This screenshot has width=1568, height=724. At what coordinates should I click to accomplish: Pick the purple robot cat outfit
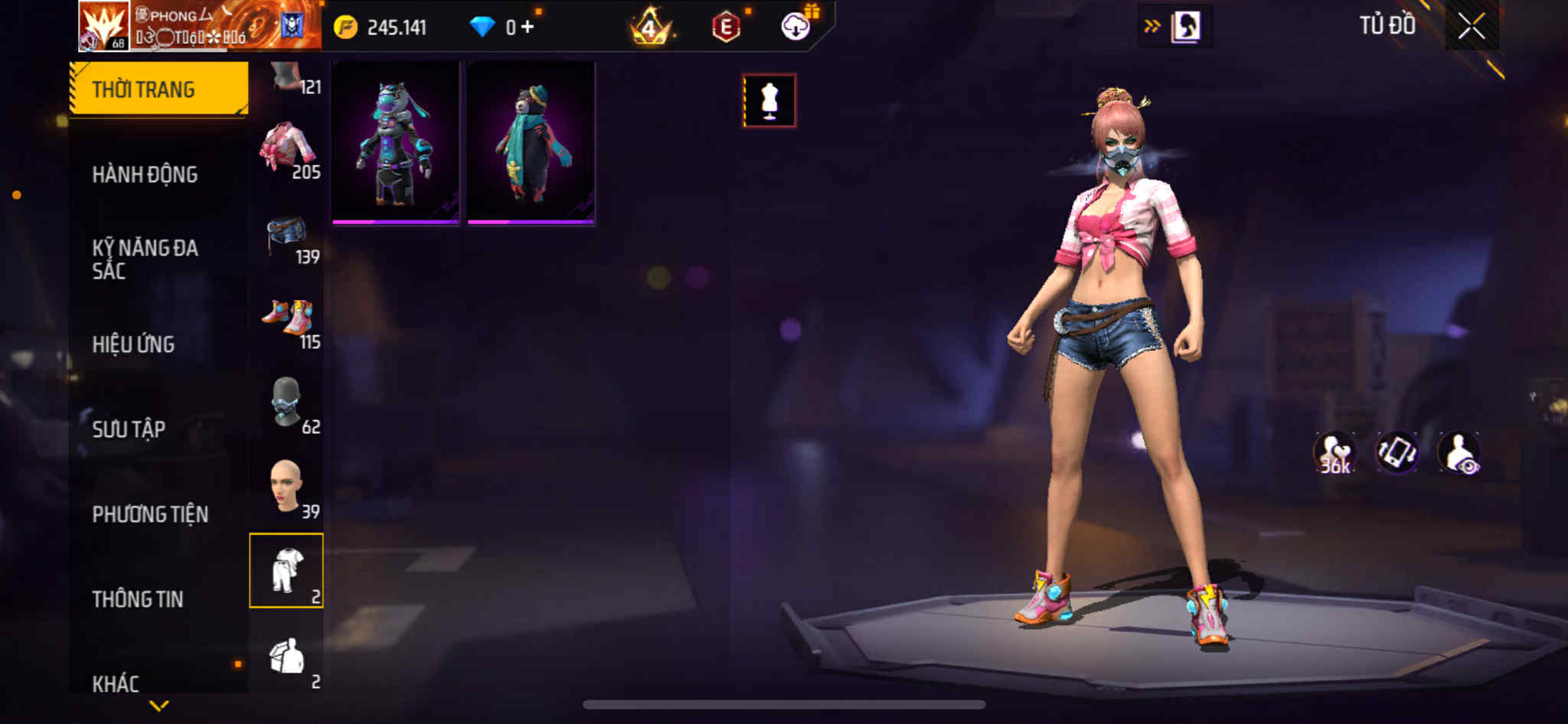[396, 143]
